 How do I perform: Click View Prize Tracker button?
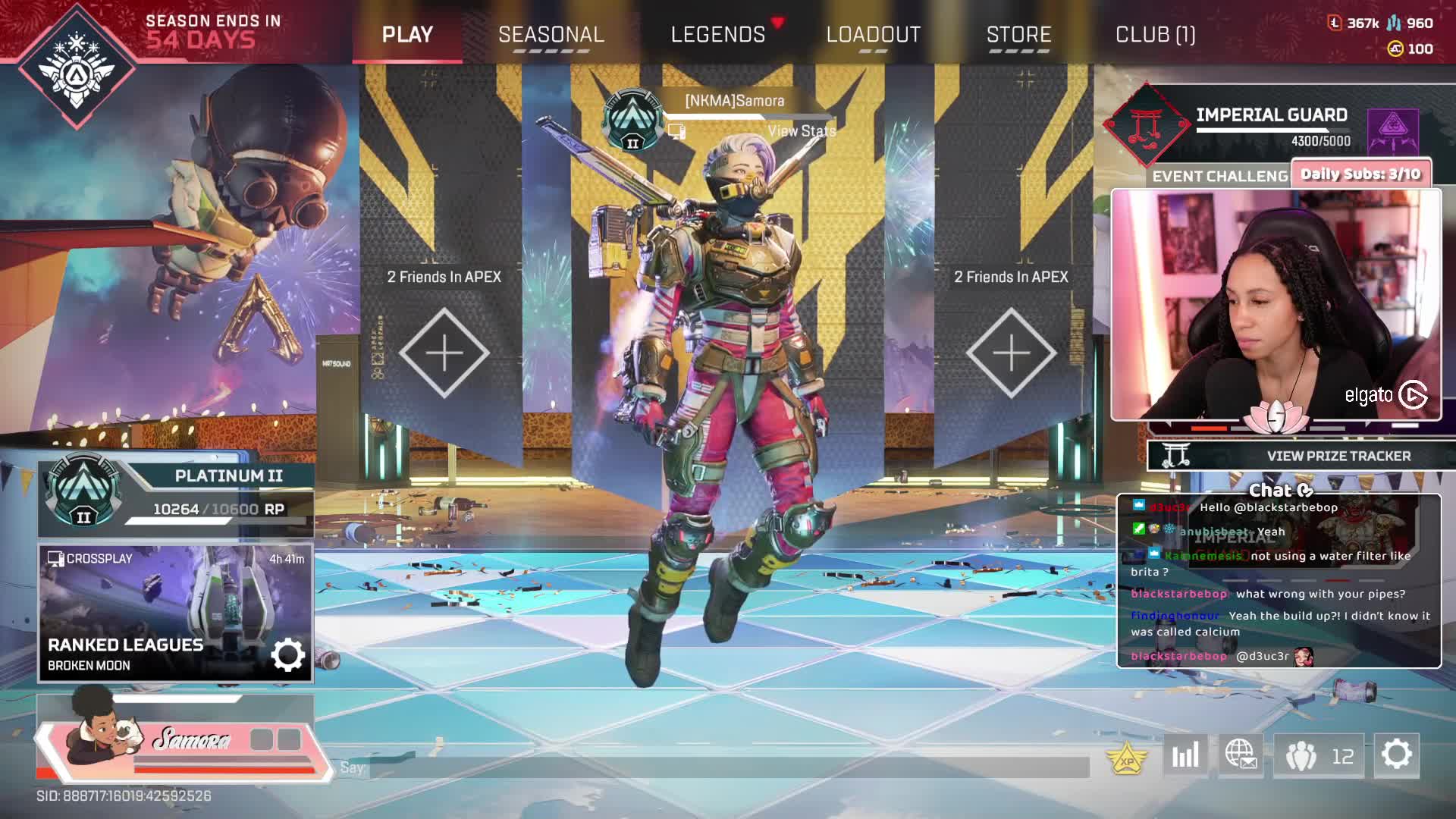(1338, 456)
